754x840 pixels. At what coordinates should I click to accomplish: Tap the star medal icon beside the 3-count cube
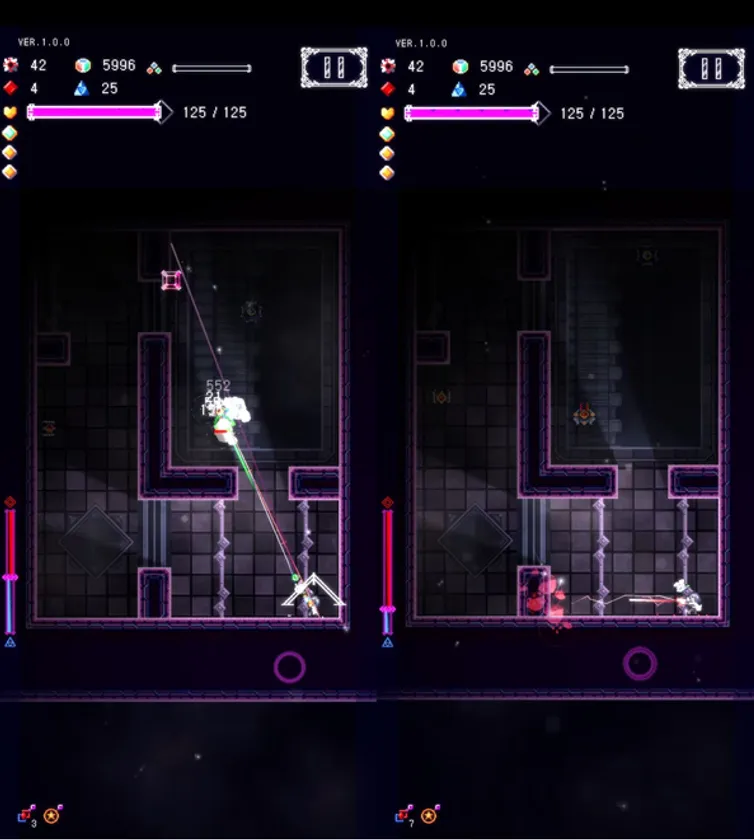point(52,816)
